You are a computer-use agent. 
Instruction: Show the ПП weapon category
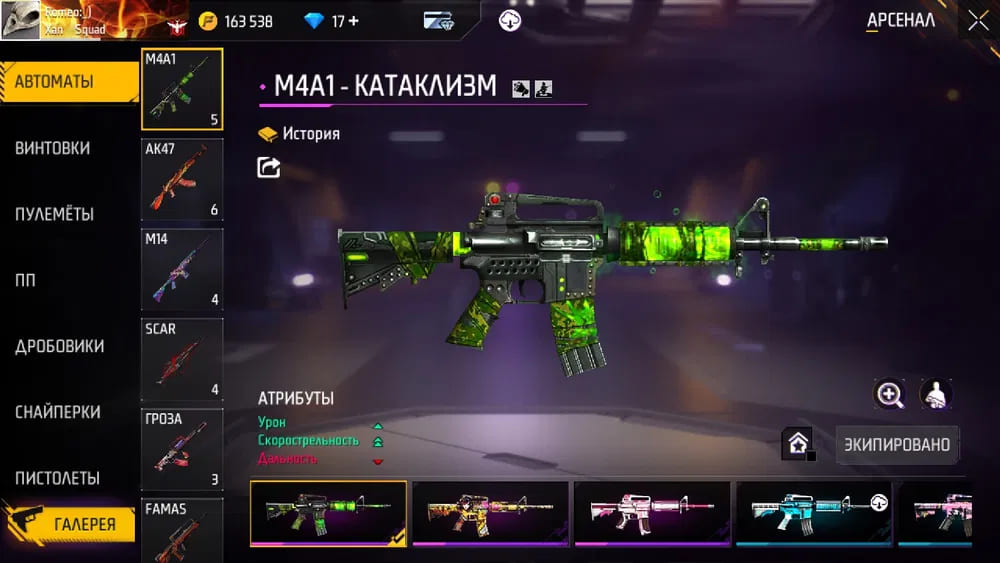point(25,280)
